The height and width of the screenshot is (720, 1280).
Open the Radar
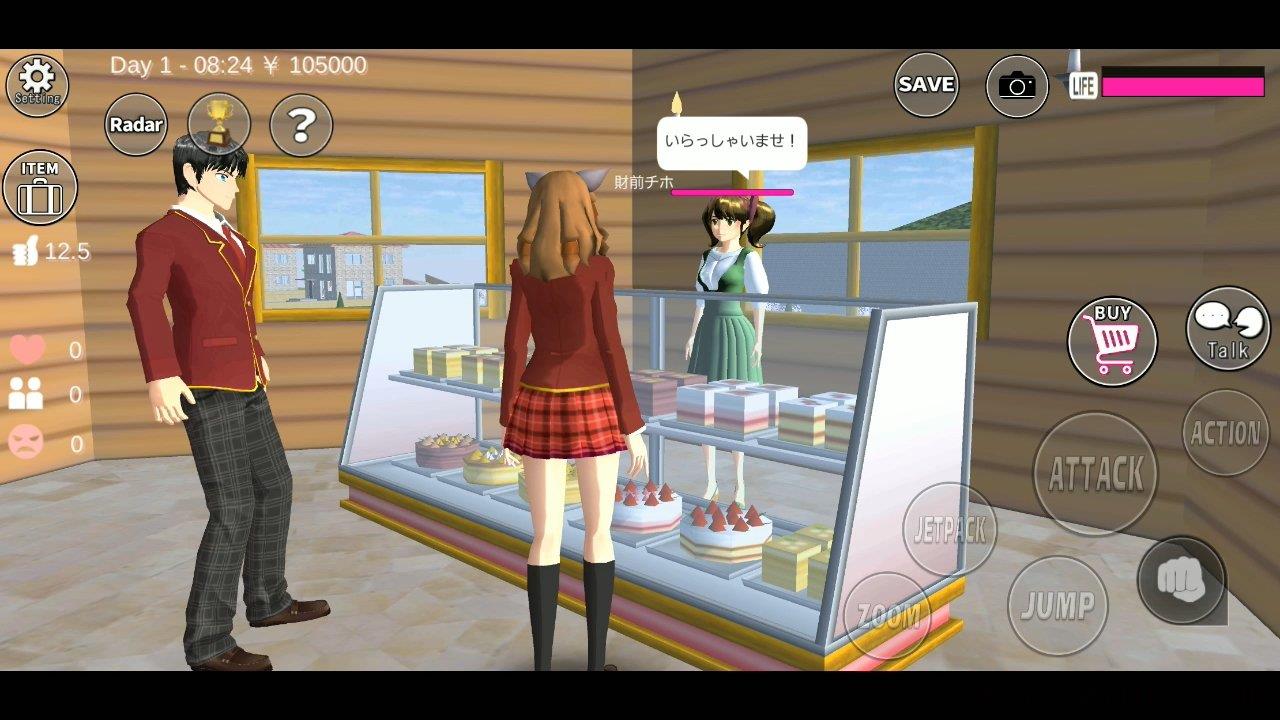tap(136, 124)
